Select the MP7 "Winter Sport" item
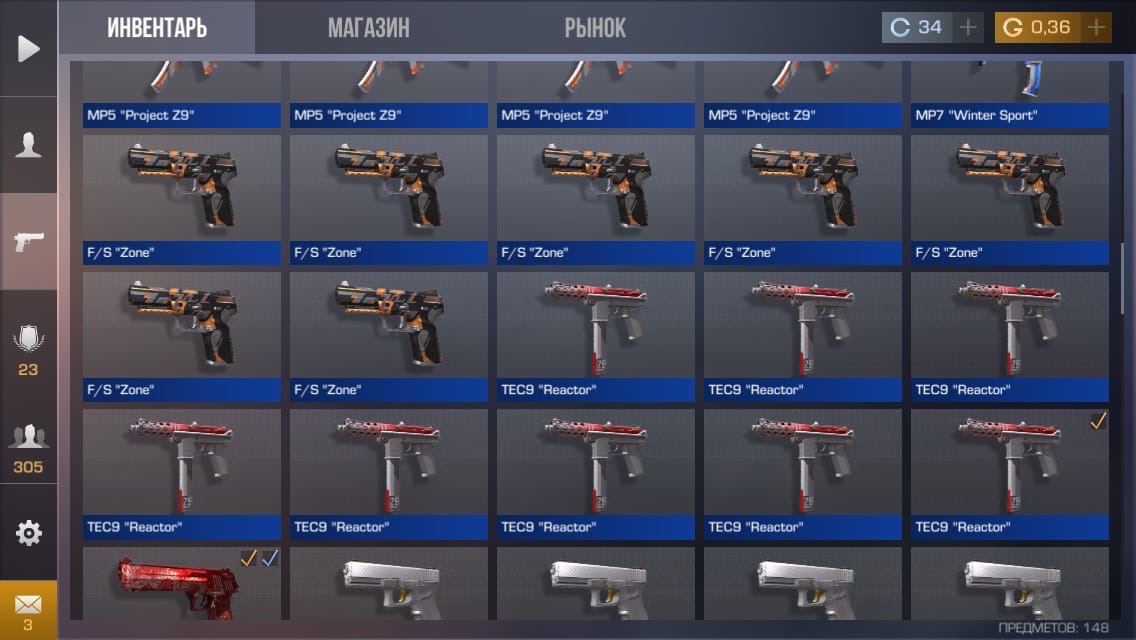 pos(1009,95)
